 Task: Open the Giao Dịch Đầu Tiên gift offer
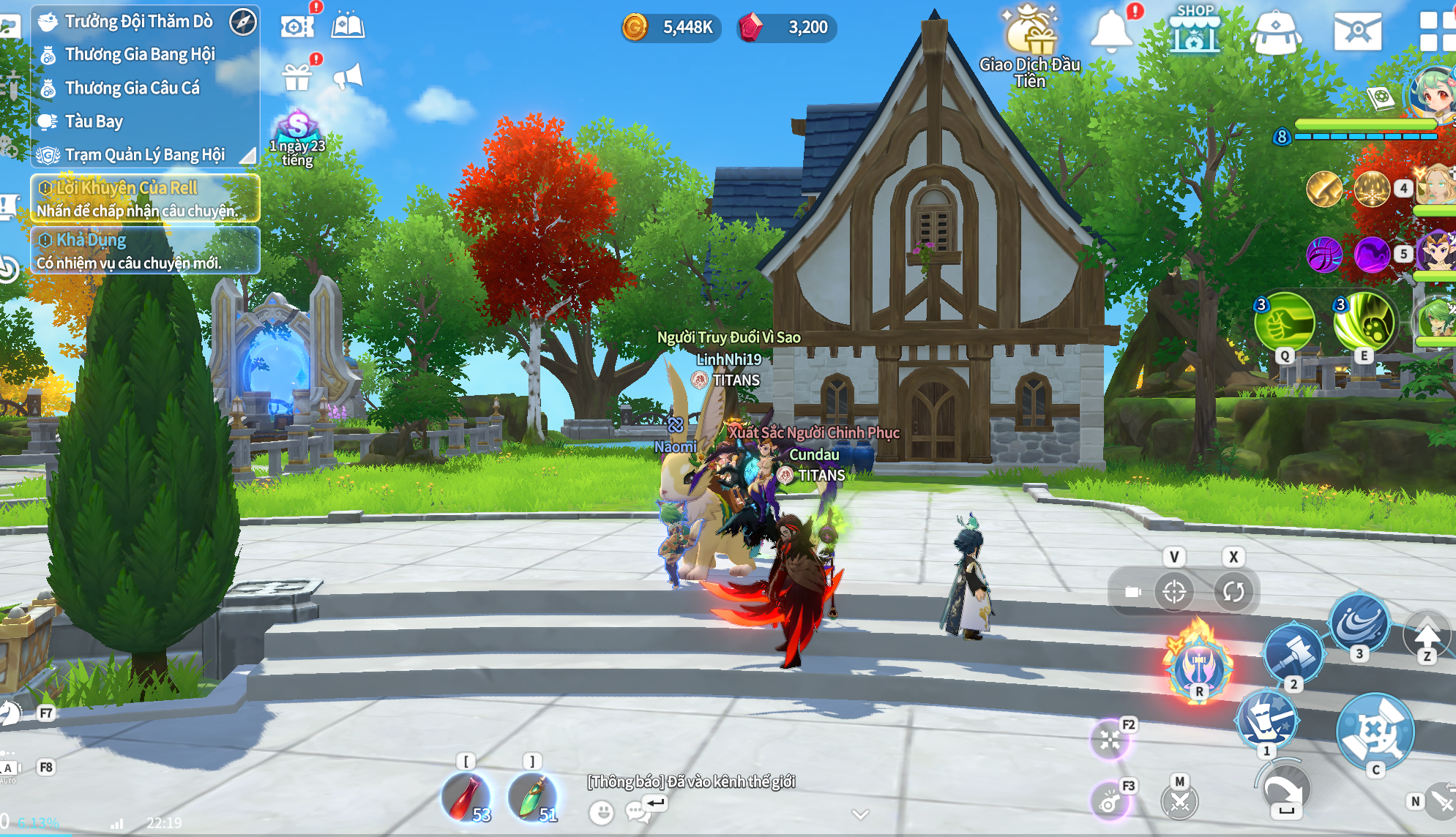(1030, 44)
